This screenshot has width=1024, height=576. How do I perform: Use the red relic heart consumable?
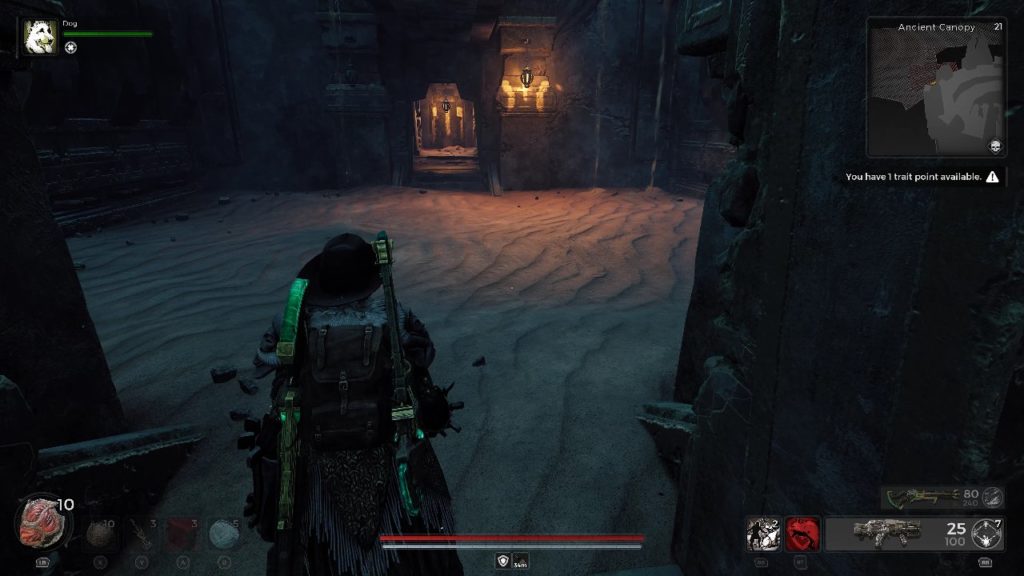[x=43, y=522]
